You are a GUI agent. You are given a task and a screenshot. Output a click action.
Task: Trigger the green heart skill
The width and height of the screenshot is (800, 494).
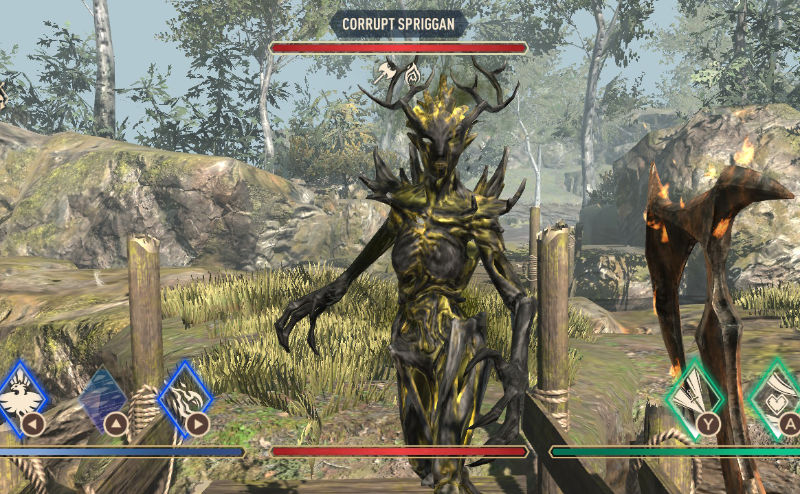778,398
